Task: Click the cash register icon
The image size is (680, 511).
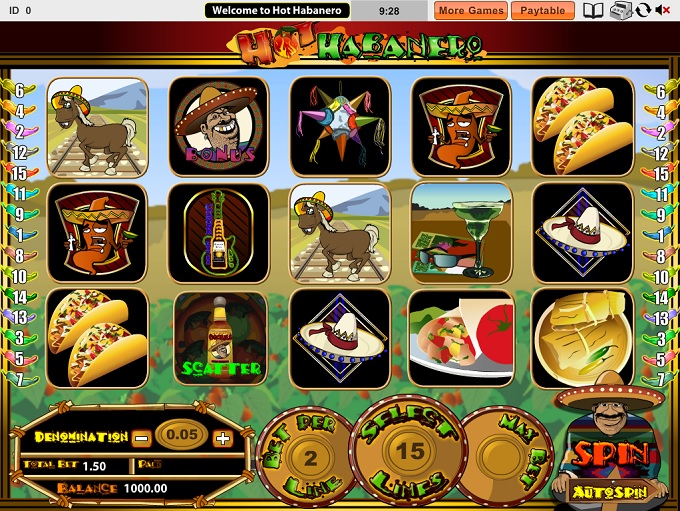Action: tap(620, 11)
